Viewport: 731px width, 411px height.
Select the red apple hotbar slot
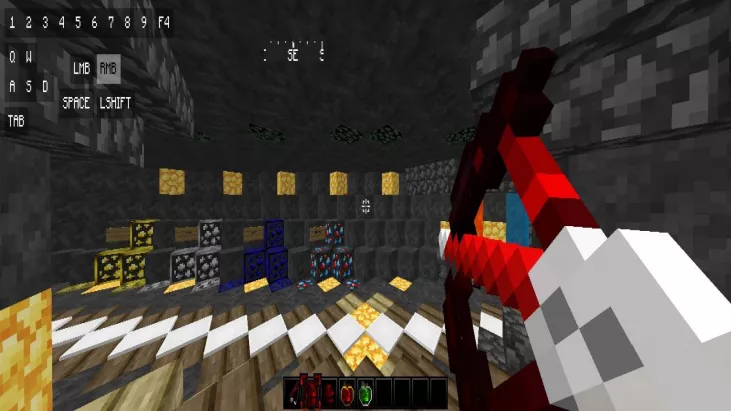pos(347,393)
